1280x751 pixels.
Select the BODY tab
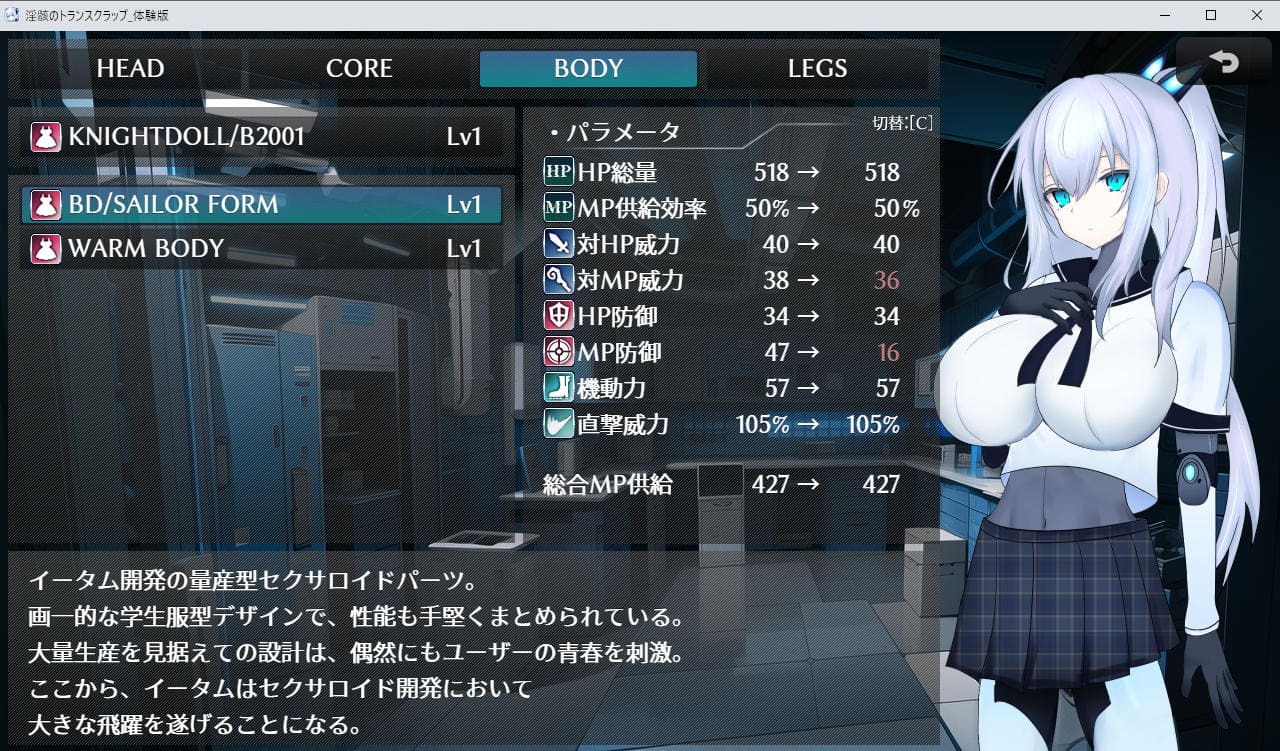pos(588,69)
